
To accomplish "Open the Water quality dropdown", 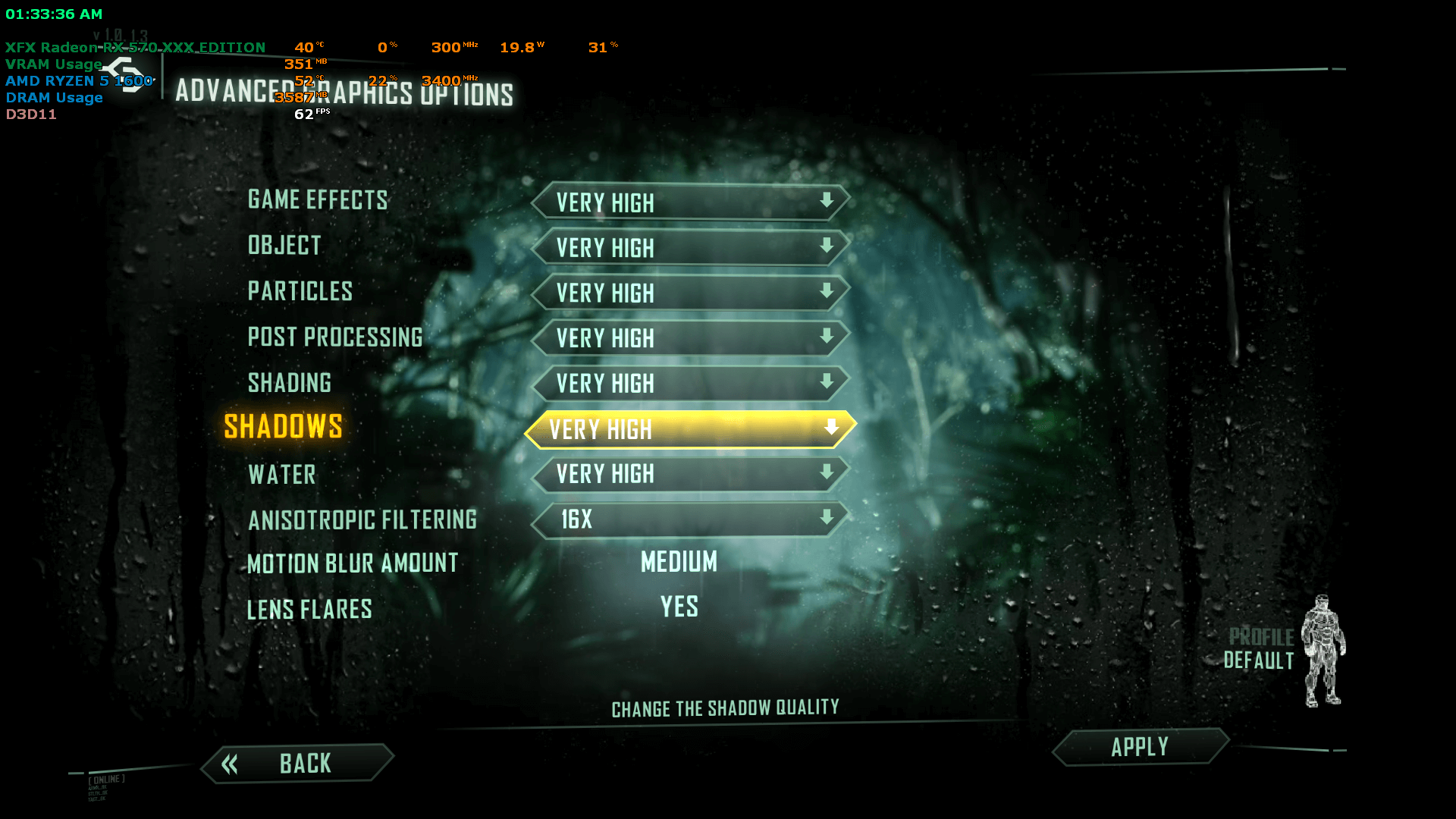I will point(690,475).
